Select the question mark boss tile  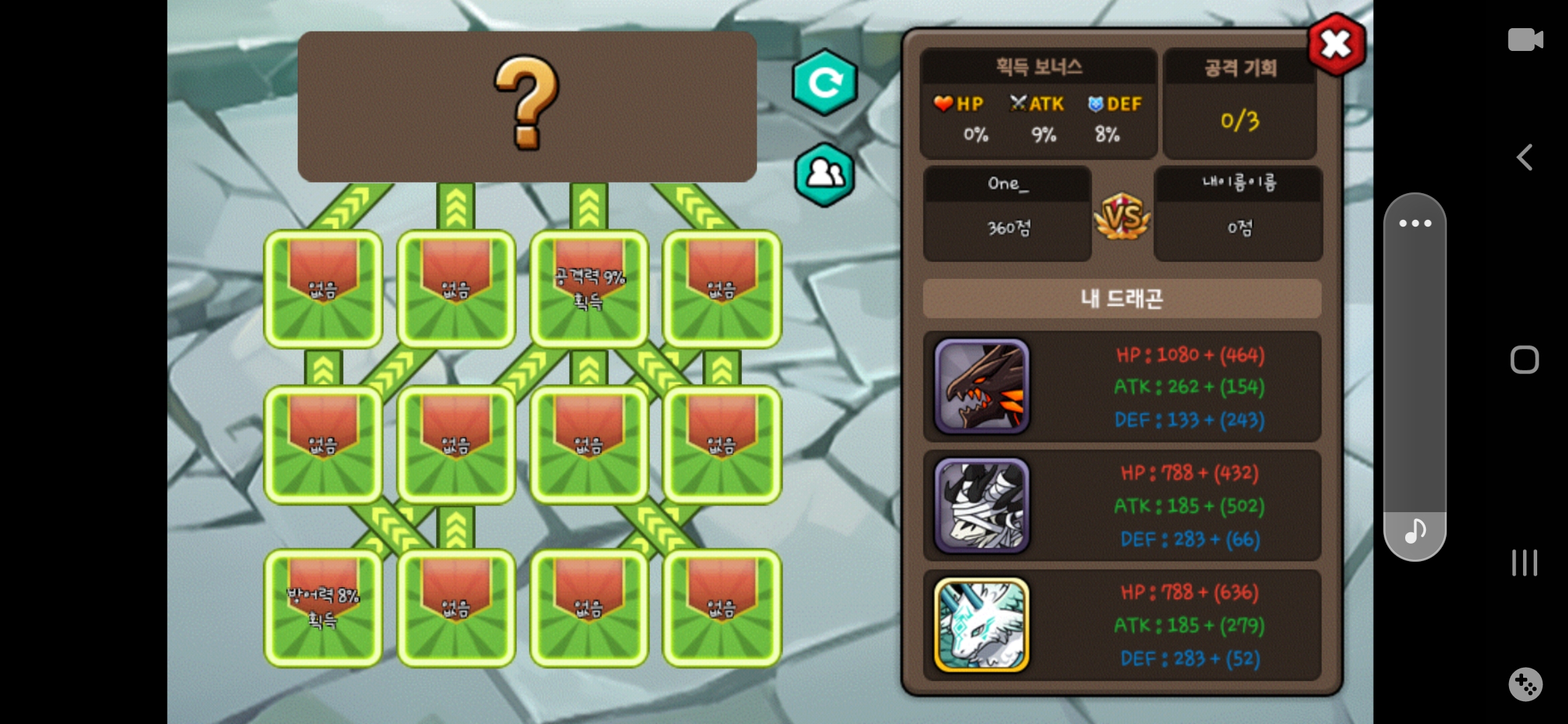[x=527, y=106]
